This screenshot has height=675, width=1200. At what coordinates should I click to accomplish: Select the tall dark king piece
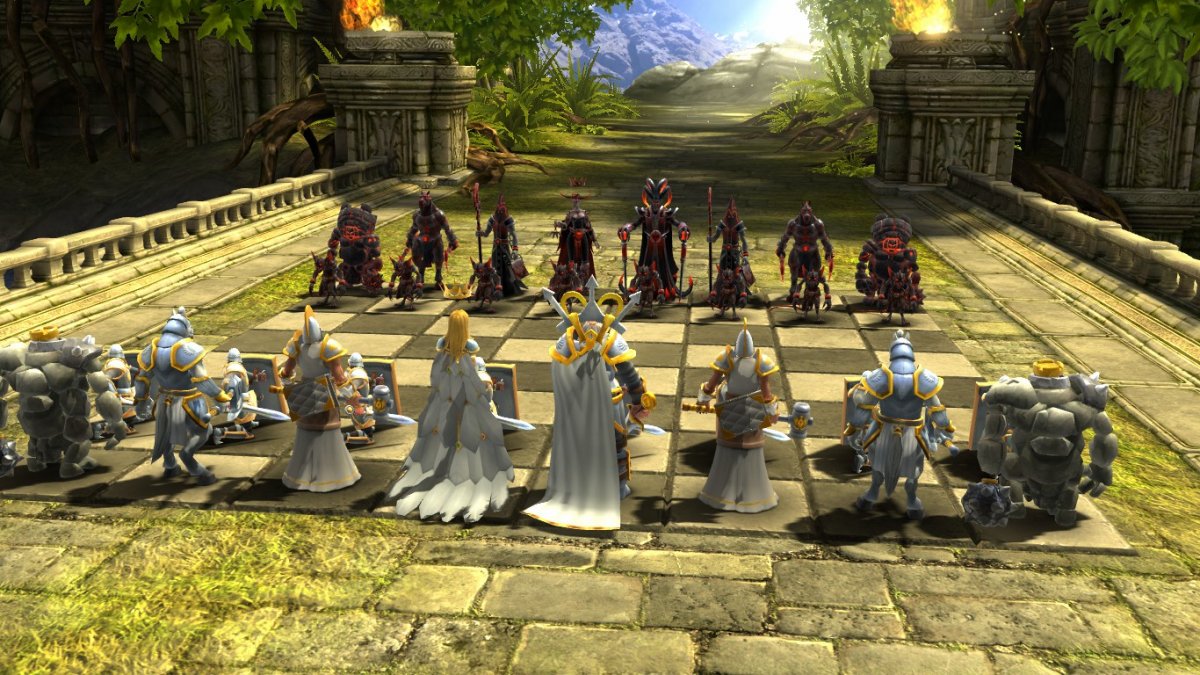click(x=655, y=236)
